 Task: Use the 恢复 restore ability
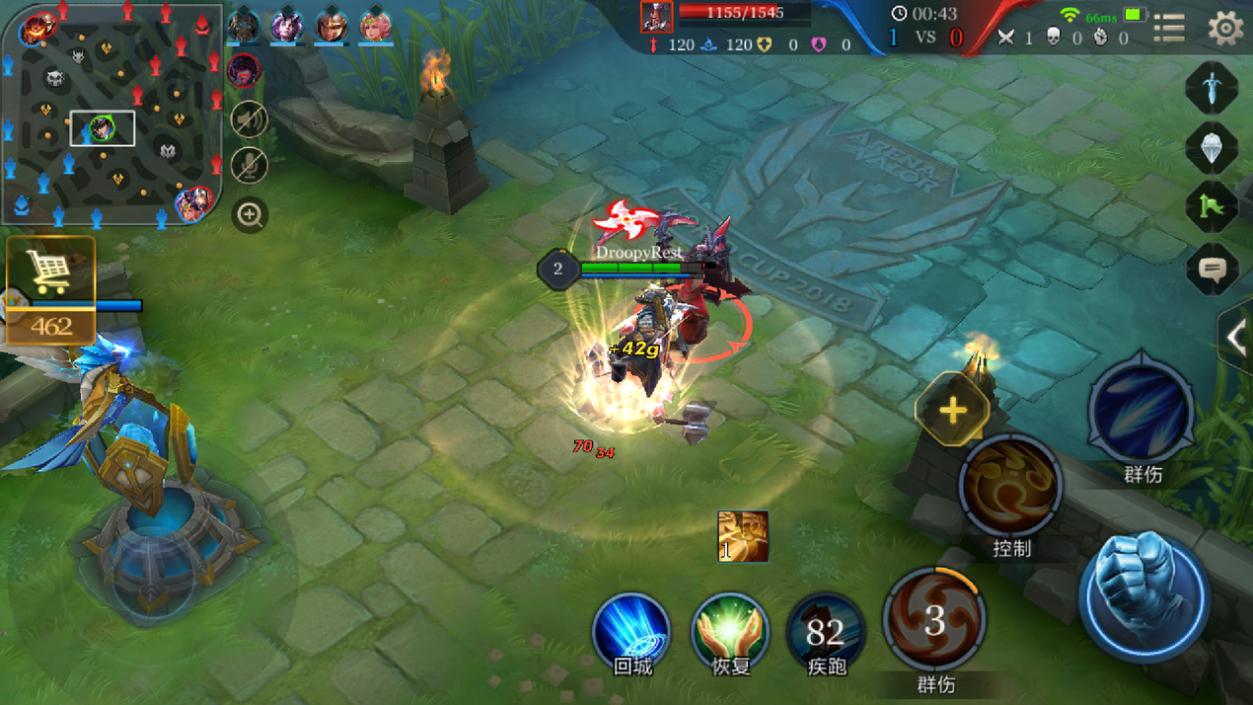tap(730, 630)
